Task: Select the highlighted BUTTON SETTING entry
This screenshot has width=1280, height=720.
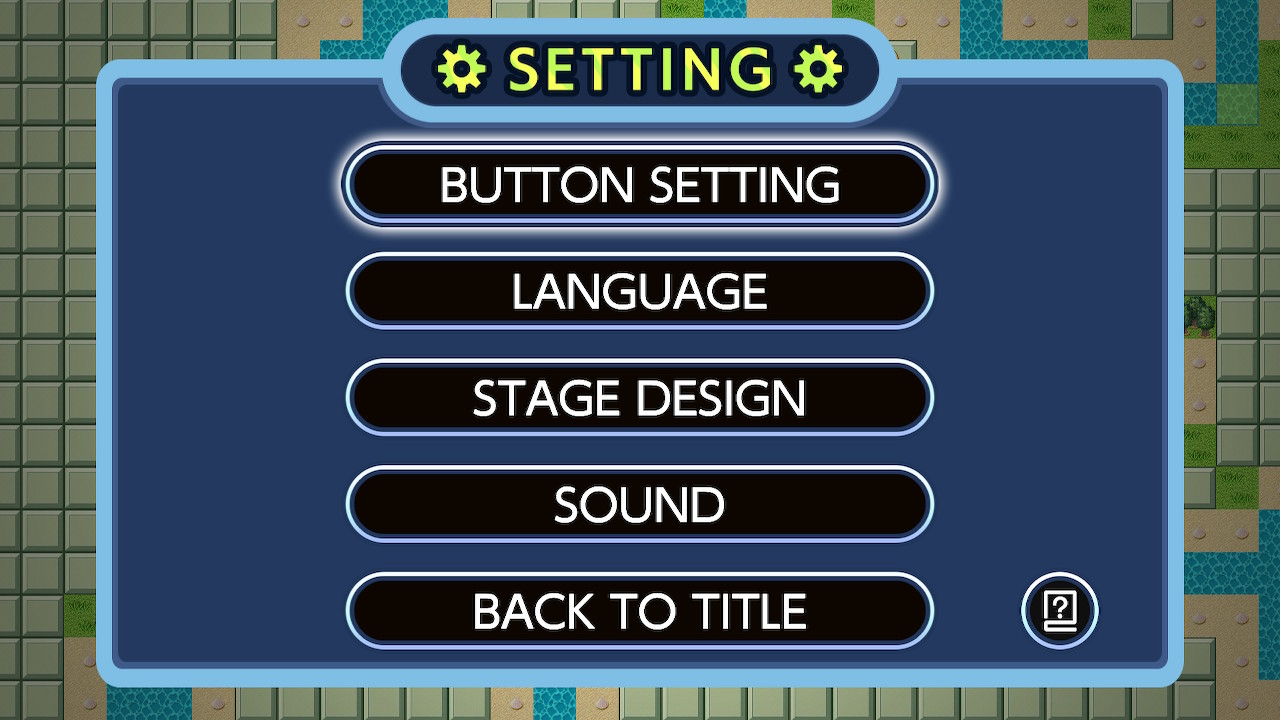Action: point(640,184)
